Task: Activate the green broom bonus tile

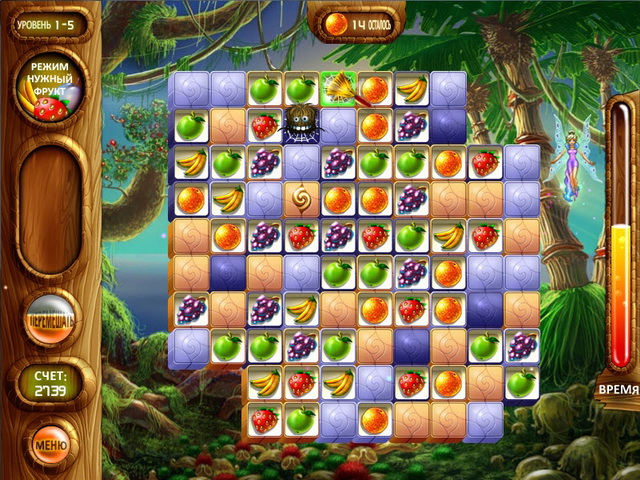Action: pos(338,89)
